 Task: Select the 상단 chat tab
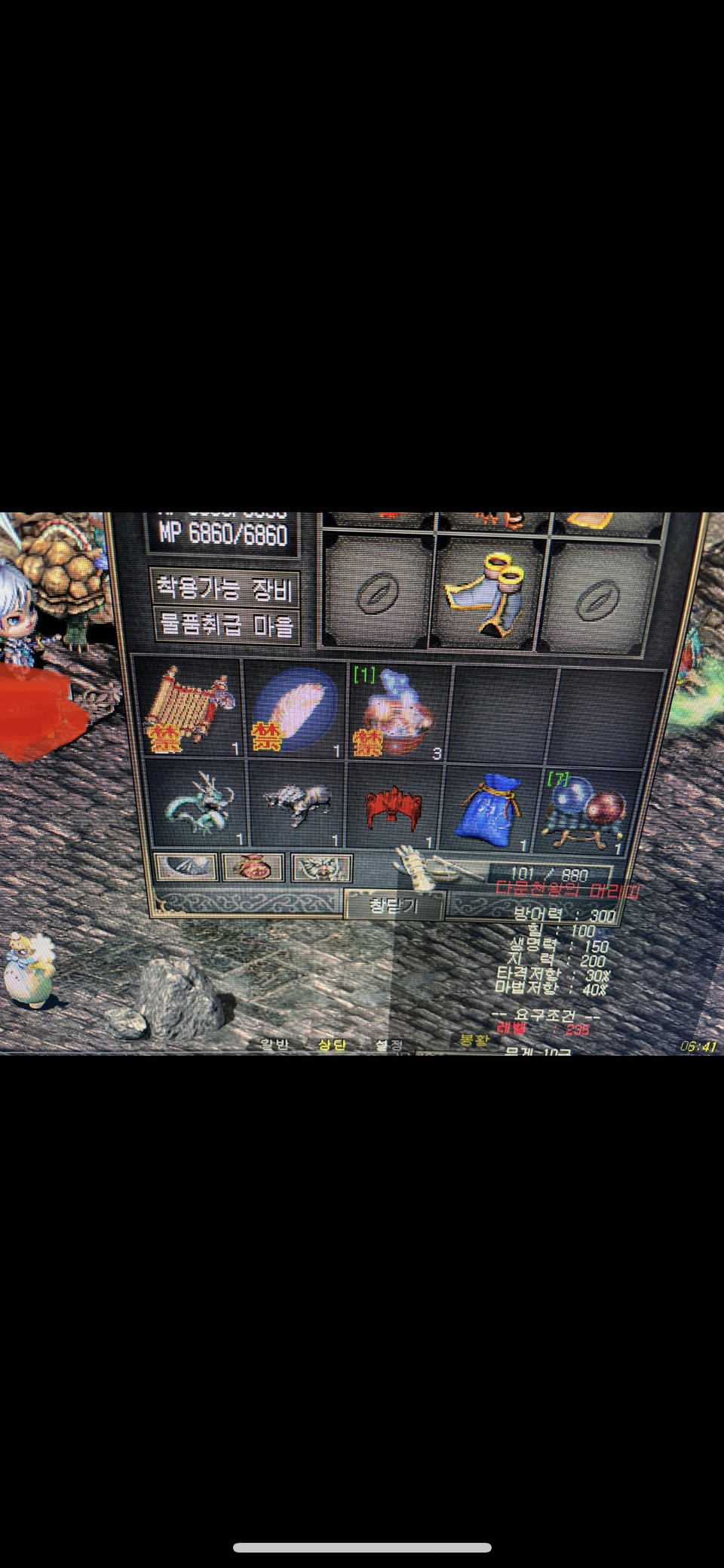(332, 1045)
